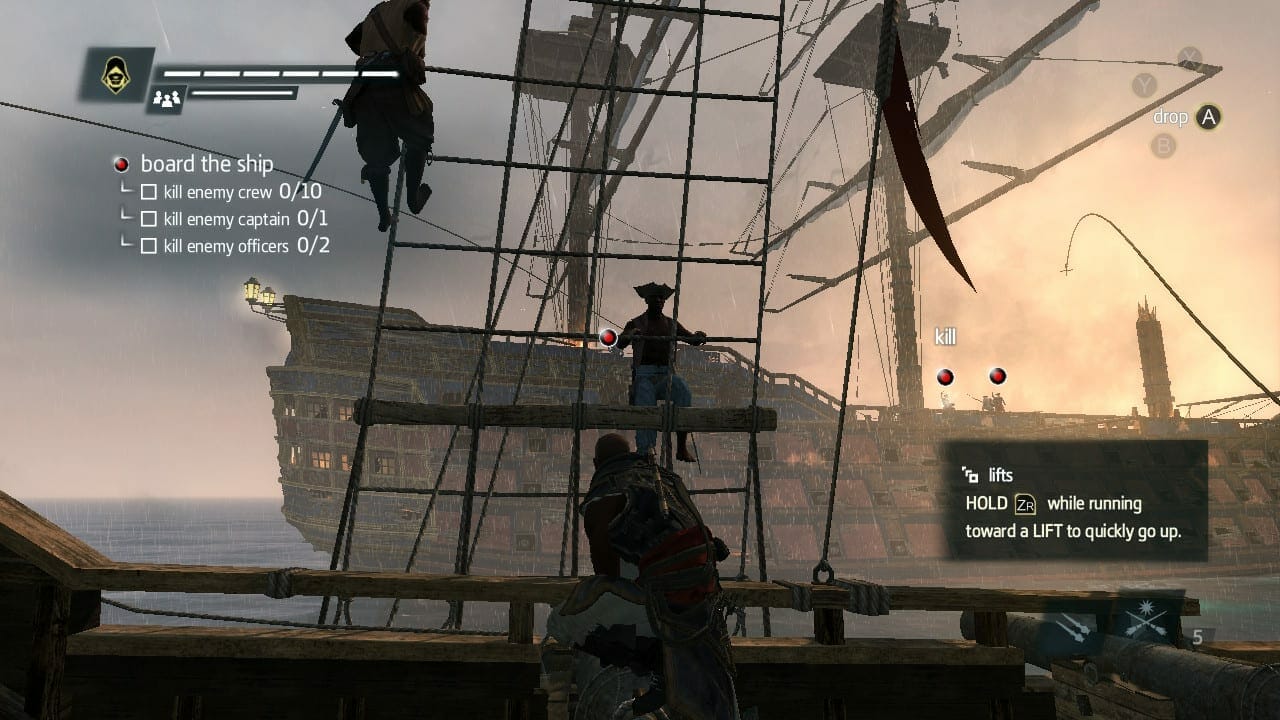Tick the kill enemy crew checkbox
Image resolution: width=1280 pixels, height=720 pixels.
149,192
